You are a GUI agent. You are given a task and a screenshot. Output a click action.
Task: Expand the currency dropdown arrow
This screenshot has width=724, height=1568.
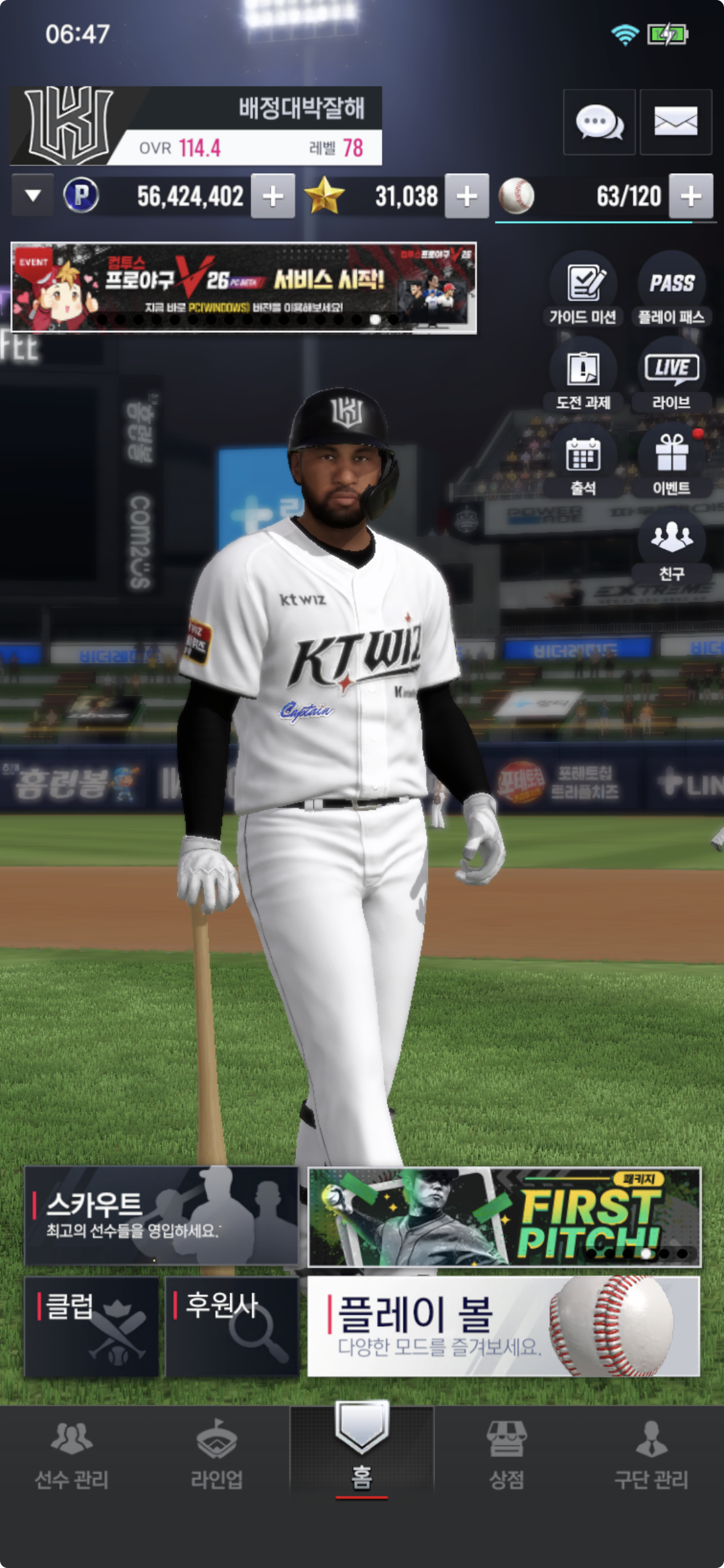pyautogui.click(x=33, y=196)
